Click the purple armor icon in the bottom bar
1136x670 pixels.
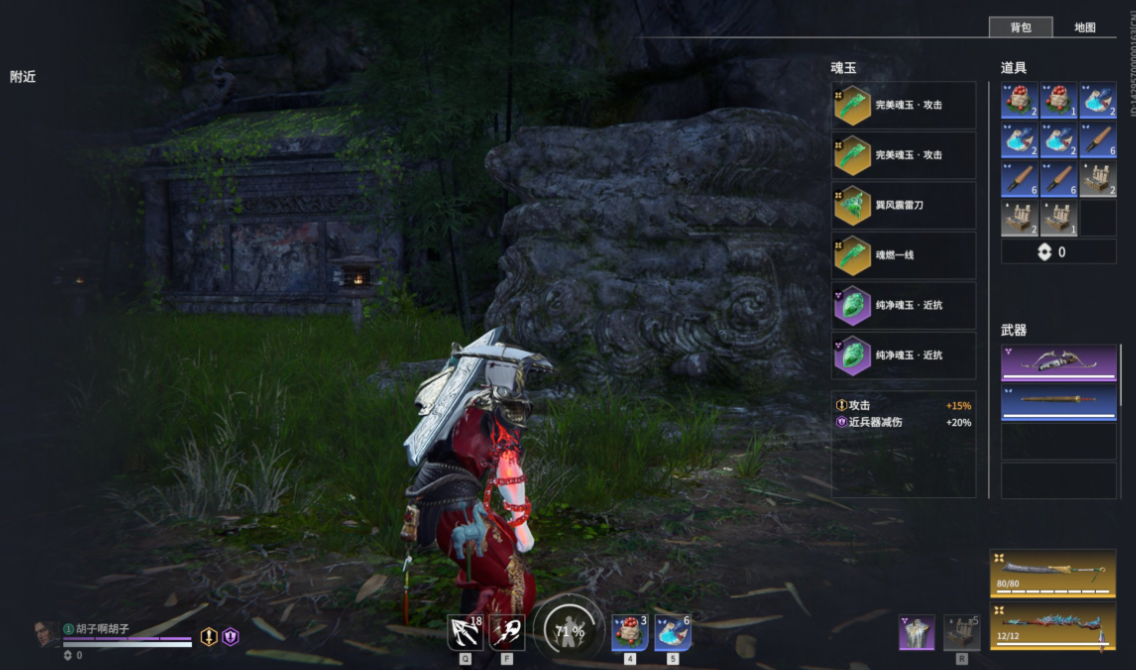pyautogui.click(x=917, y=632)
